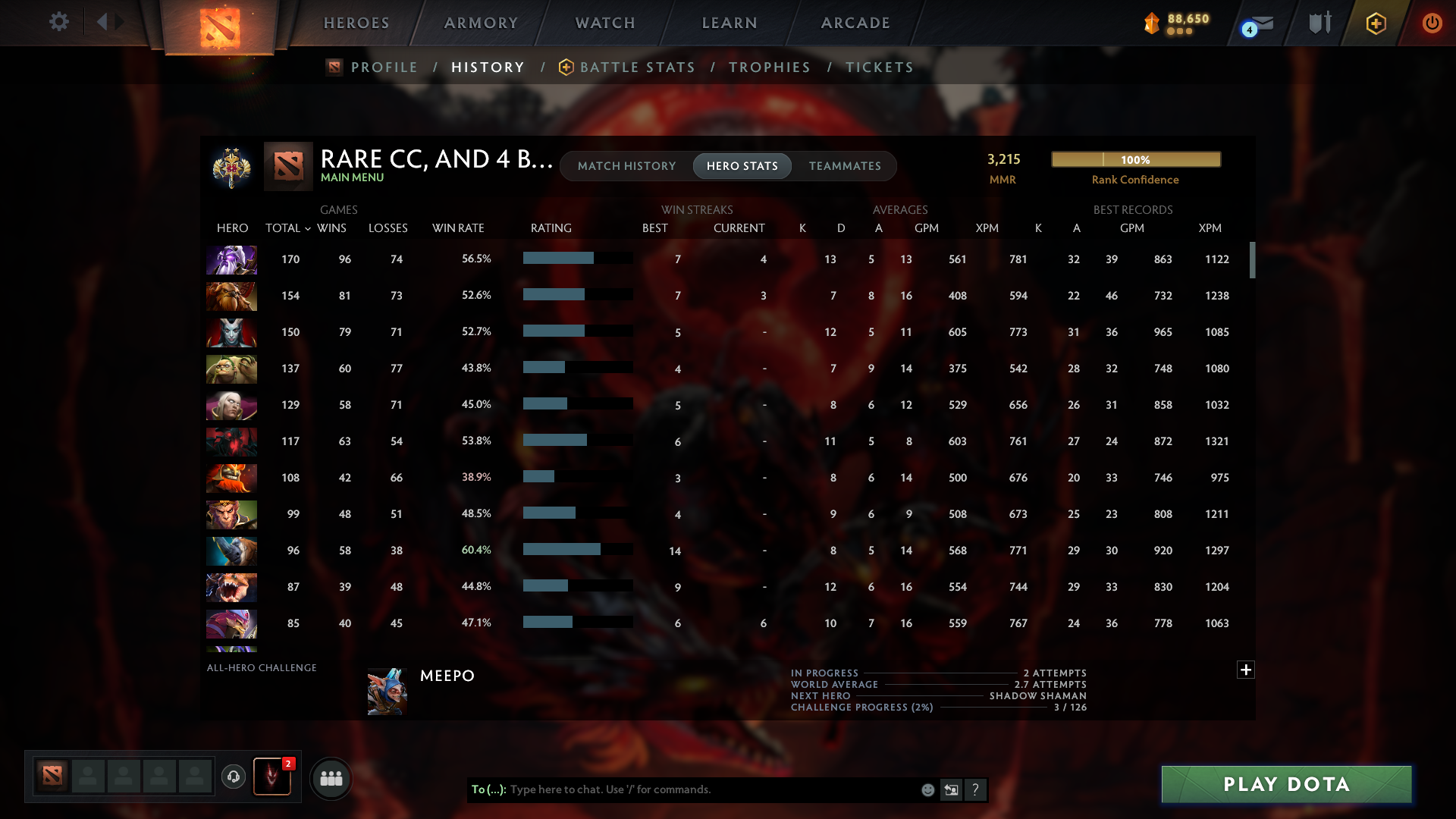
Task: Expand the All-Hero Challenge plus box
Action: (x=1246, y=670)
